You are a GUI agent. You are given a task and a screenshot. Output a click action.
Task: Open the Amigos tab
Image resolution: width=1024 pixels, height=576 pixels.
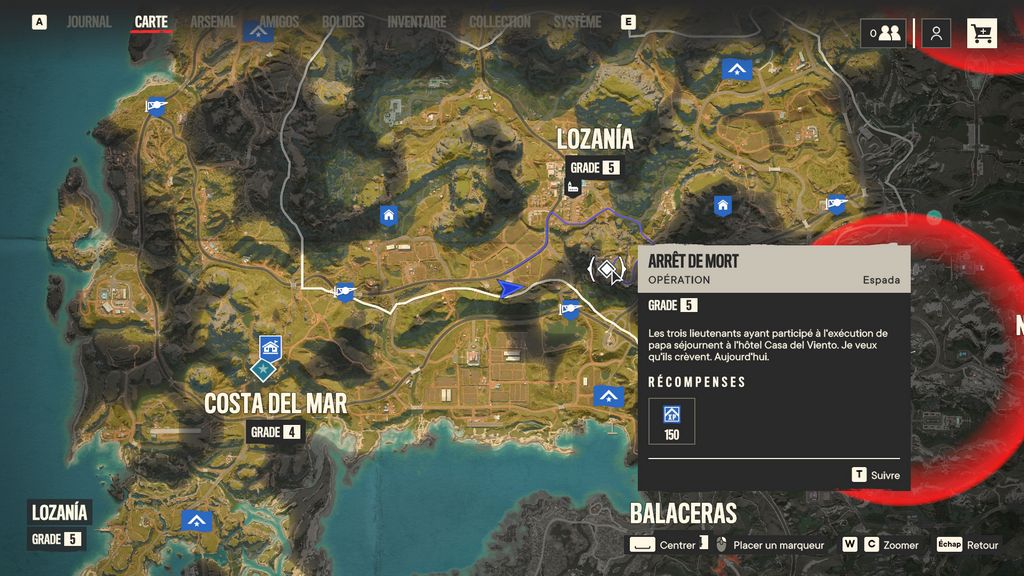point(279,21)
